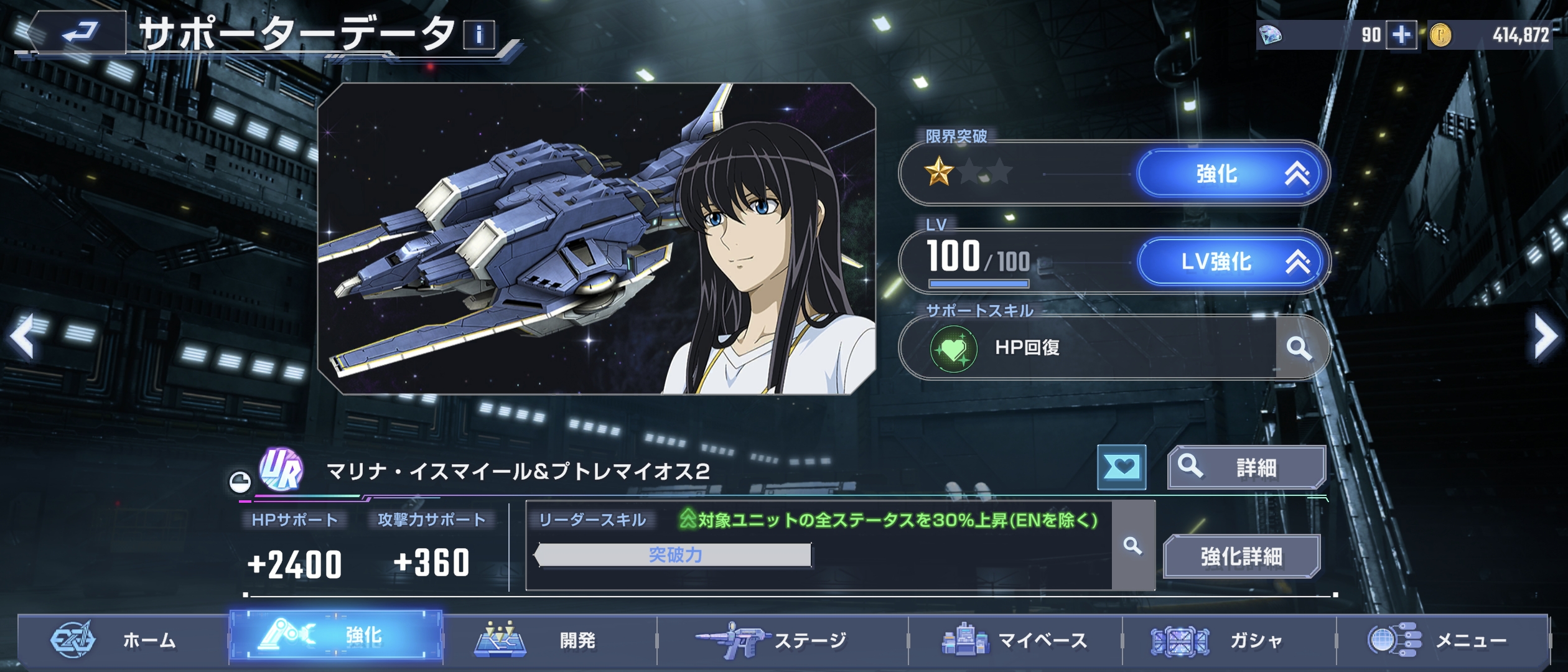Screen dimensions: 1568x672
Task: Show the previous supporter with left arrow
Action: tap(22, 337)
